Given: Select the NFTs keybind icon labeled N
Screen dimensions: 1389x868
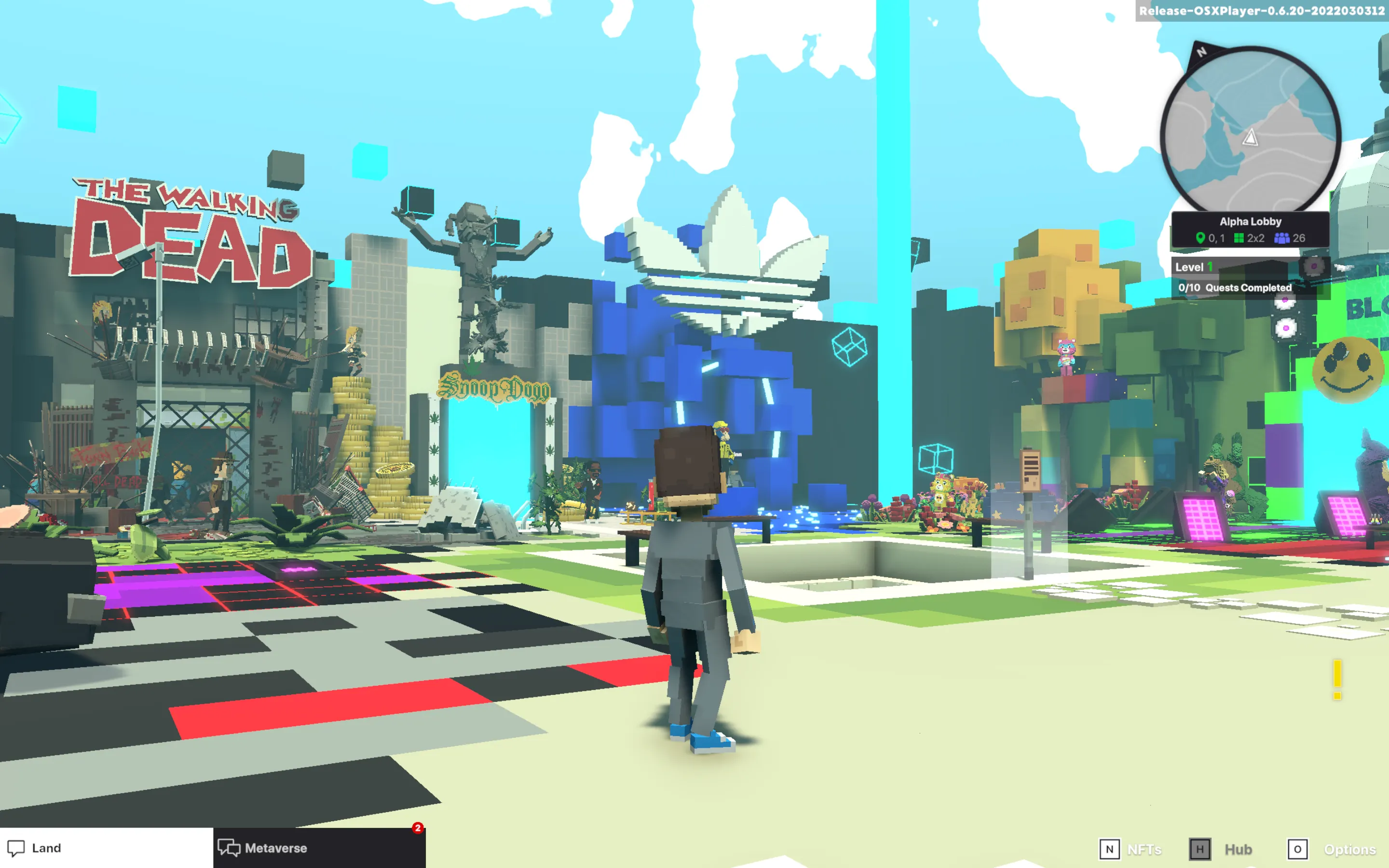Looking at the screenshot, I should click(x=1108, y=849).
